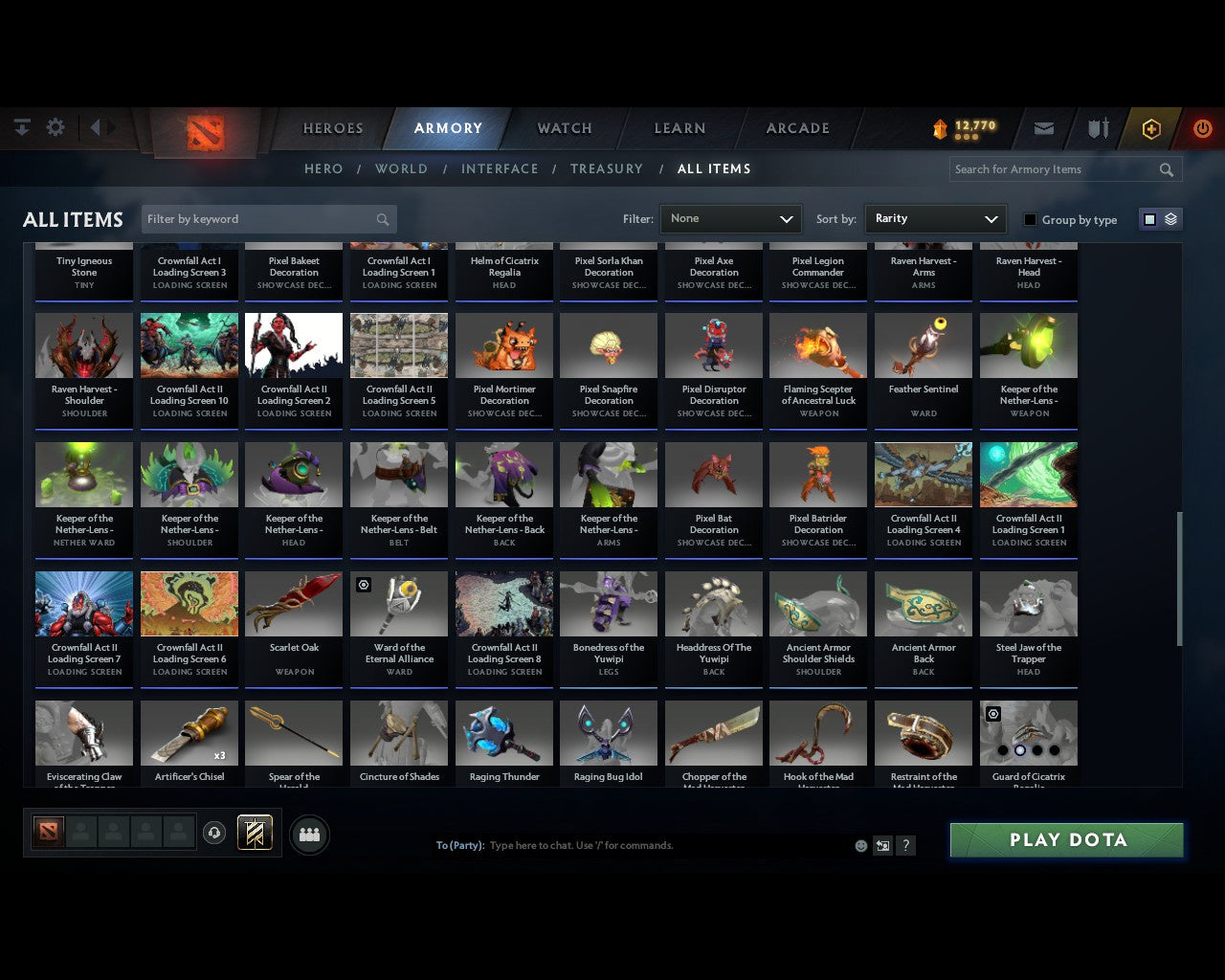
Task: Open the Filter dropdown set to None
Action: 730,218
